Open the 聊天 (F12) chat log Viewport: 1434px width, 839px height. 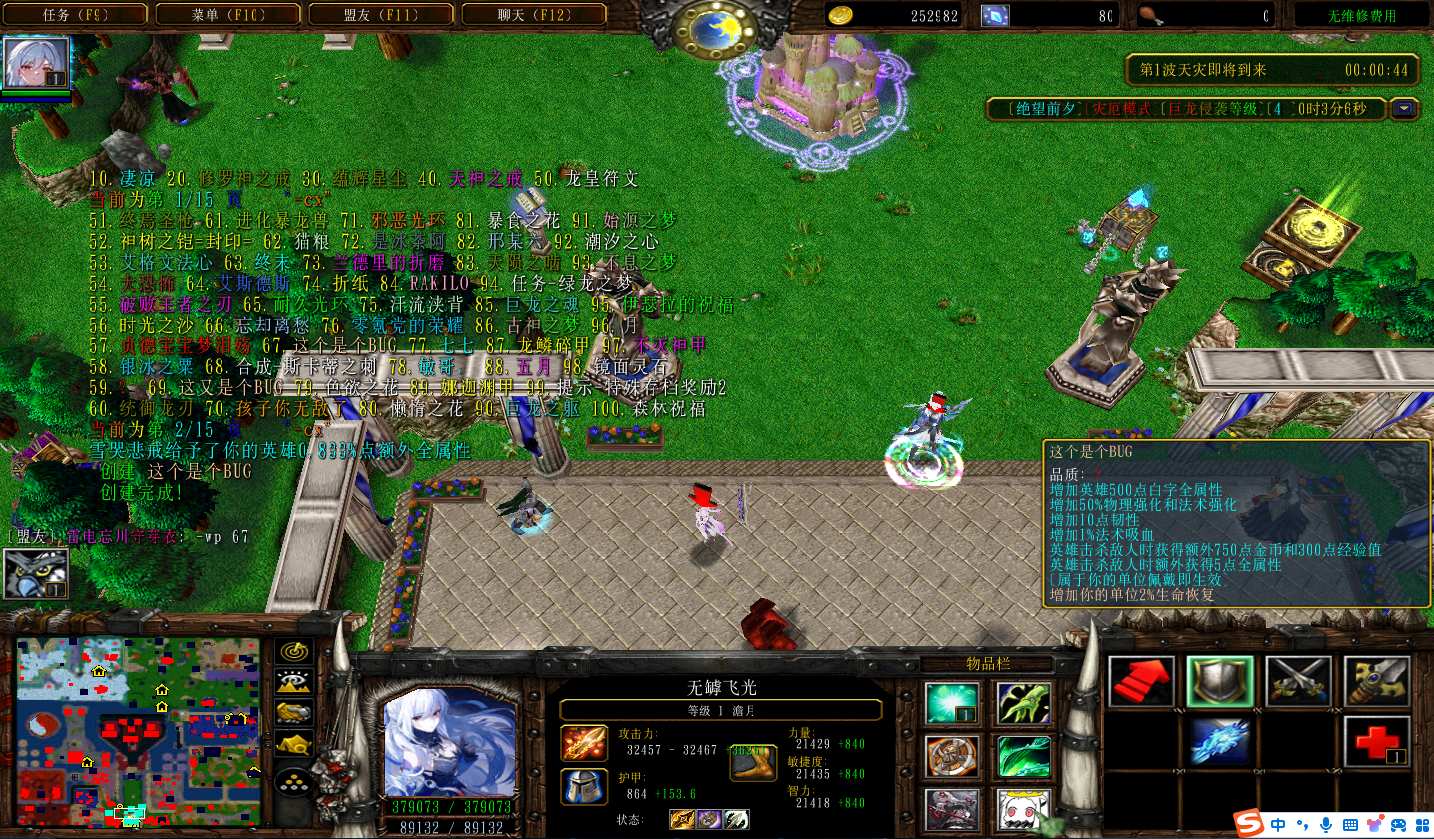(533, 15)
